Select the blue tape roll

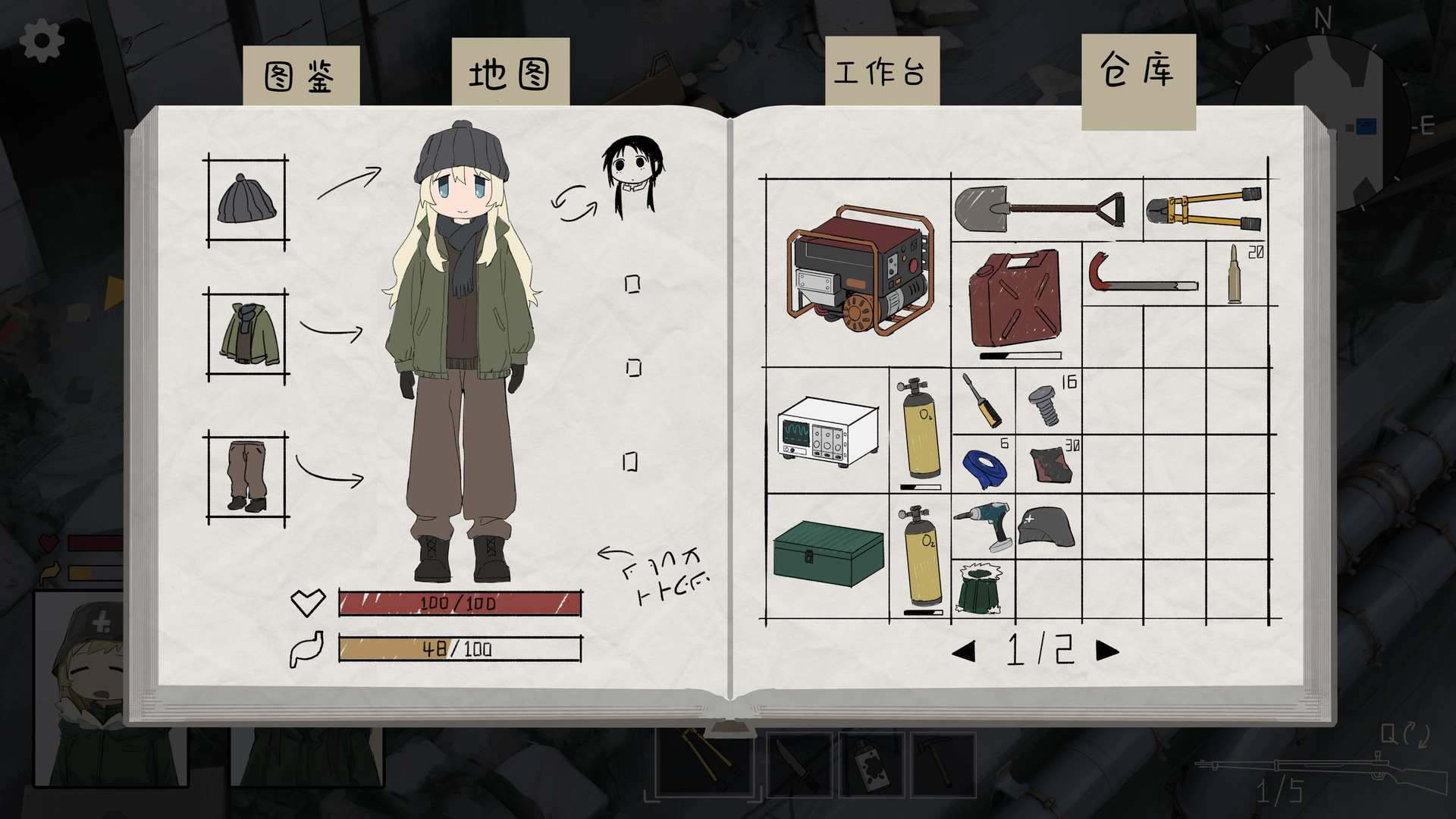point(984,466)
